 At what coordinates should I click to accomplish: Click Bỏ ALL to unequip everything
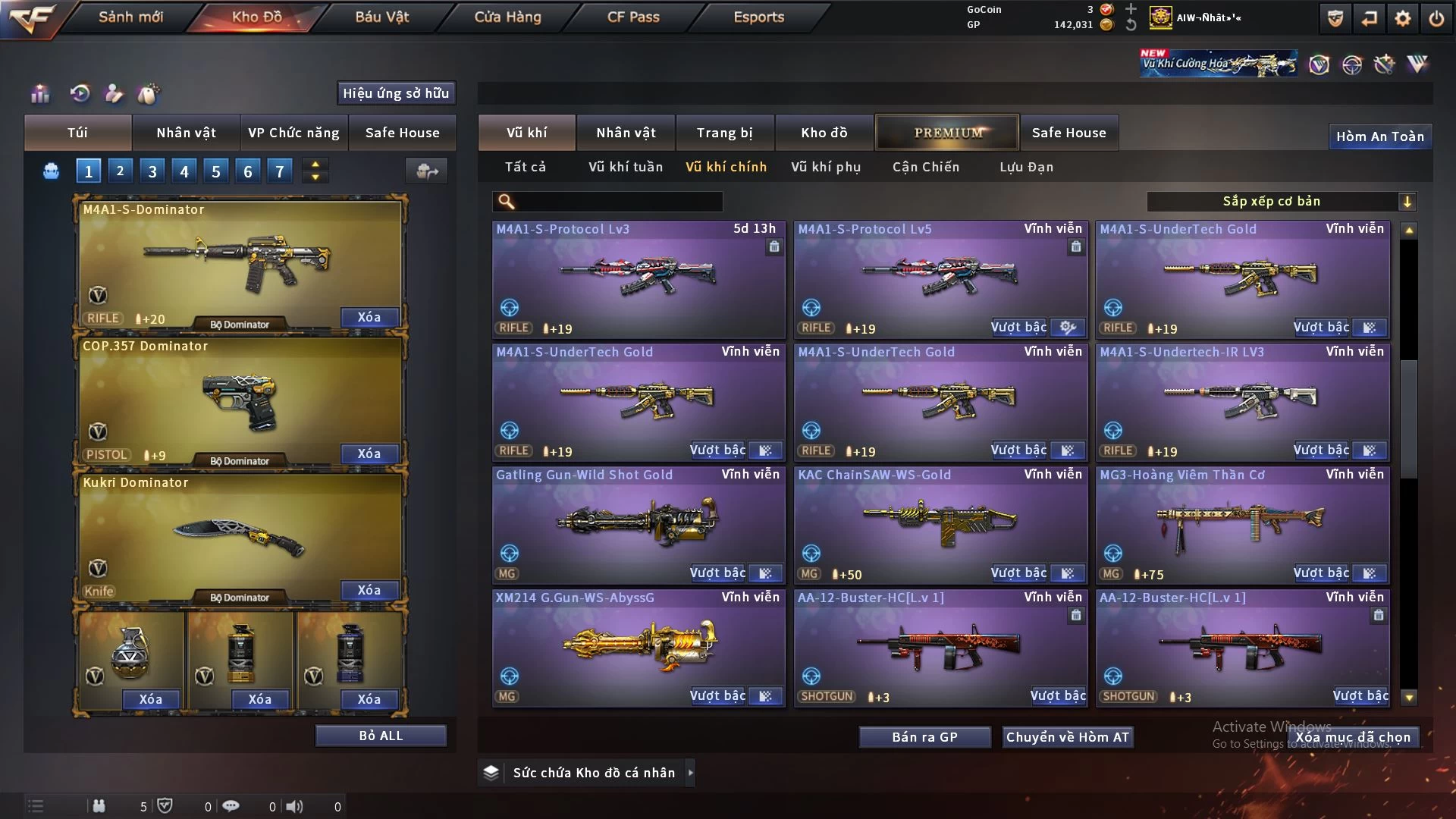click(x=381, y=736)
